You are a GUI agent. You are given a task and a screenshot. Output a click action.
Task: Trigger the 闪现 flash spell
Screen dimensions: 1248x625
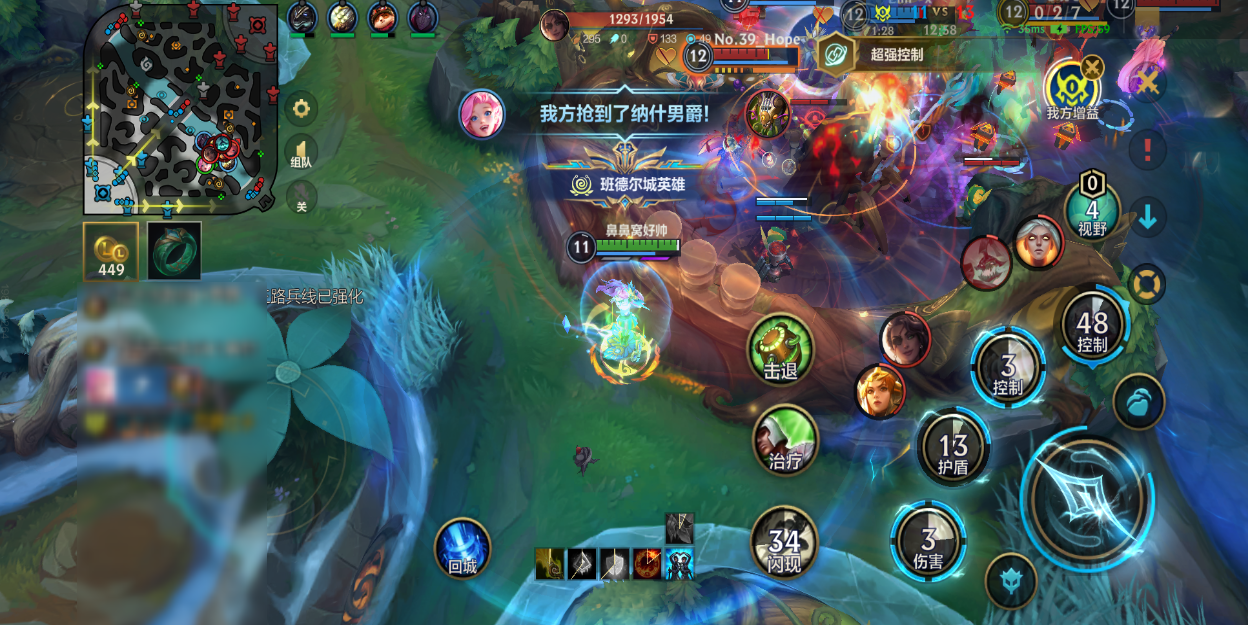(784, 542)
